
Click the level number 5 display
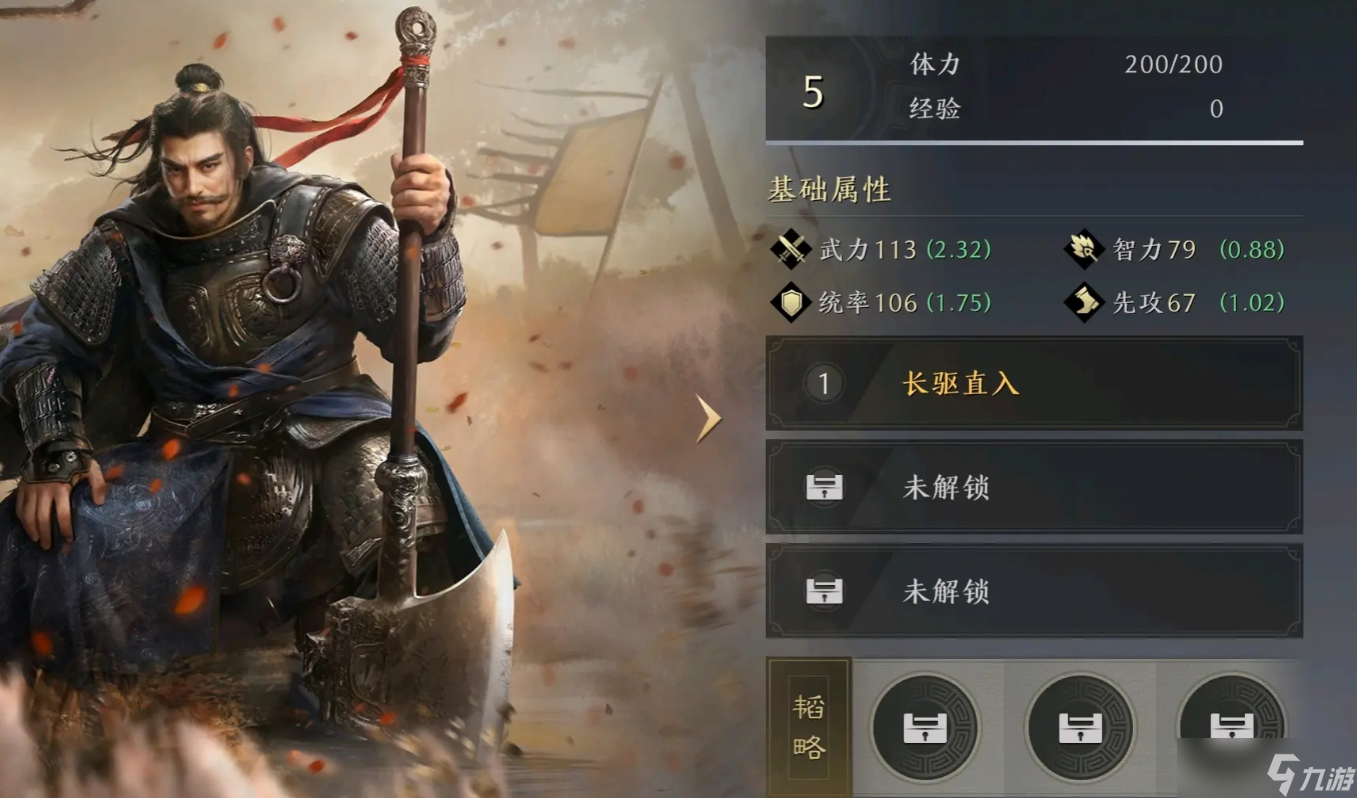(x=812, y=88)
